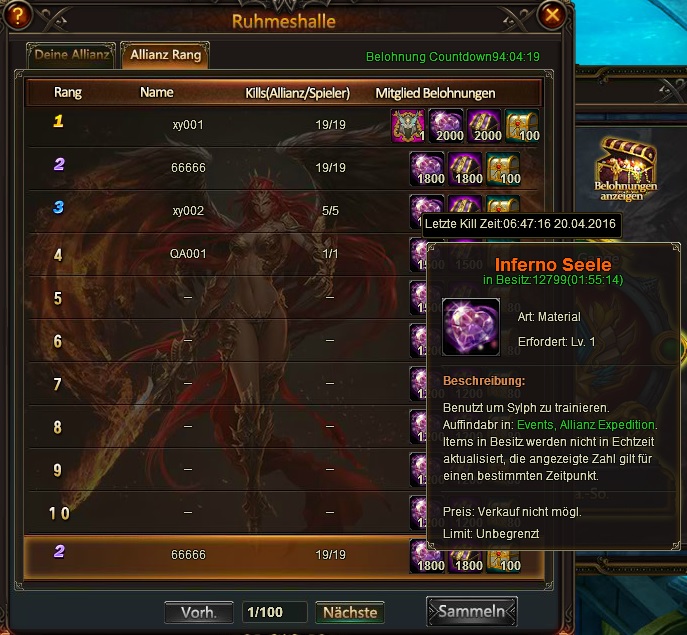Go back with the Vorh. button
The height and width of the screenshot is (635, 687).
(199, 612)
